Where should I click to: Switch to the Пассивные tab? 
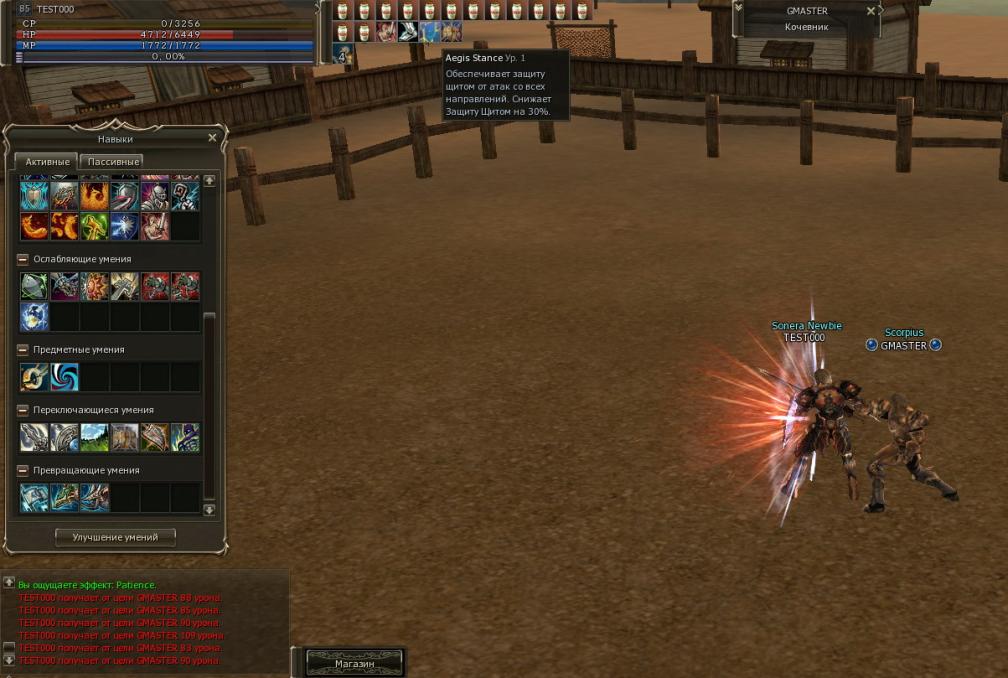coord(113,161)
